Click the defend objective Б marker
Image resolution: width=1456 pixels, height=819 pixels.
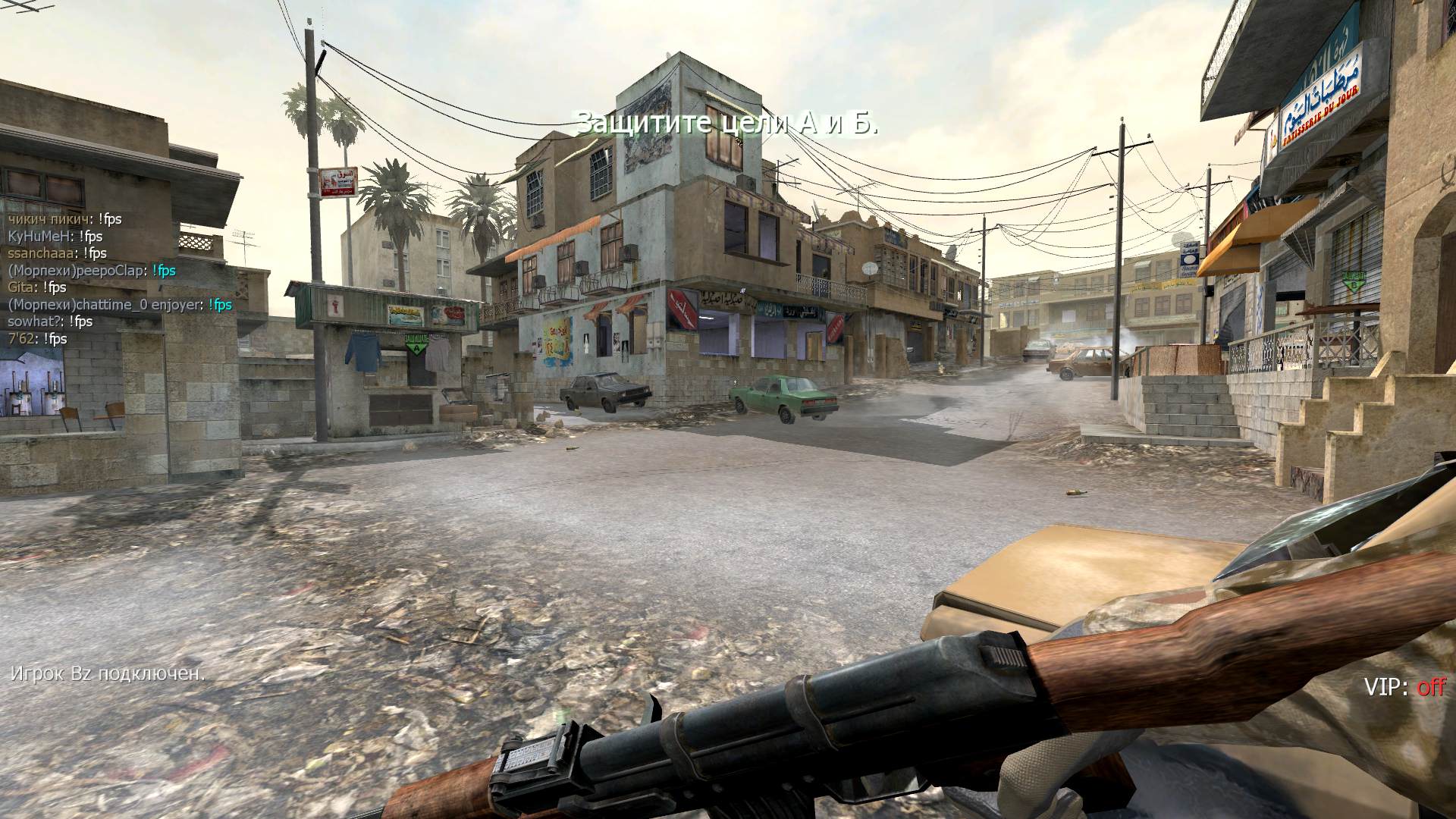(1351, 281)
